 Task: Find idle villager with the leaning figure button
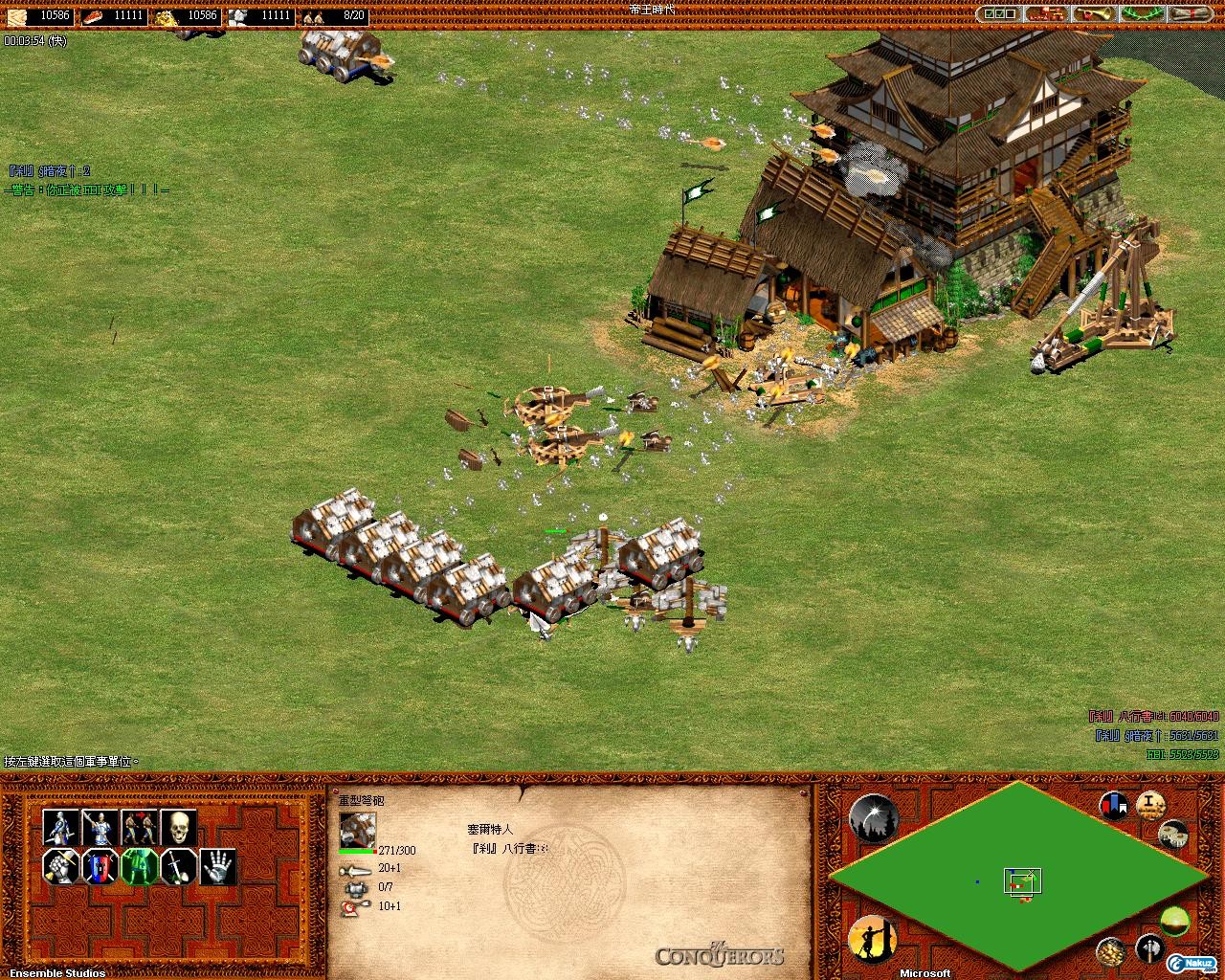click(872, 939)
